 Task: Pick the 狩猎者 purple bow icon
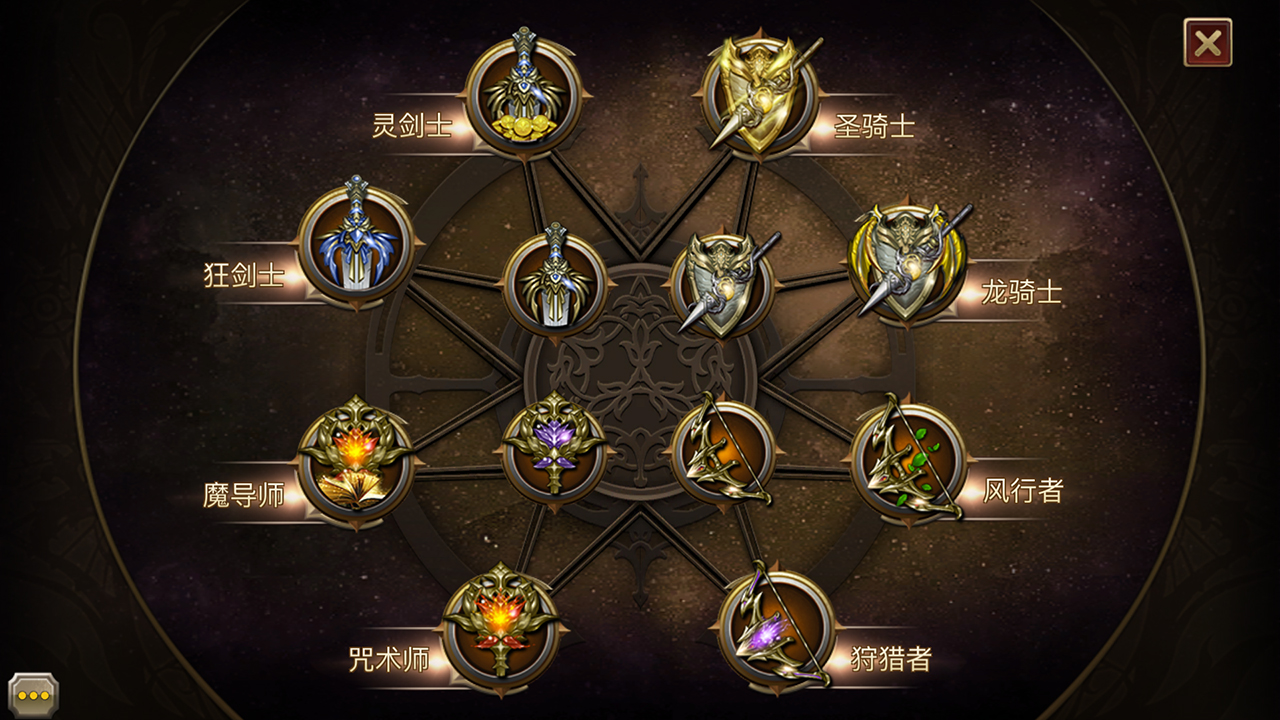click(775, 630)
